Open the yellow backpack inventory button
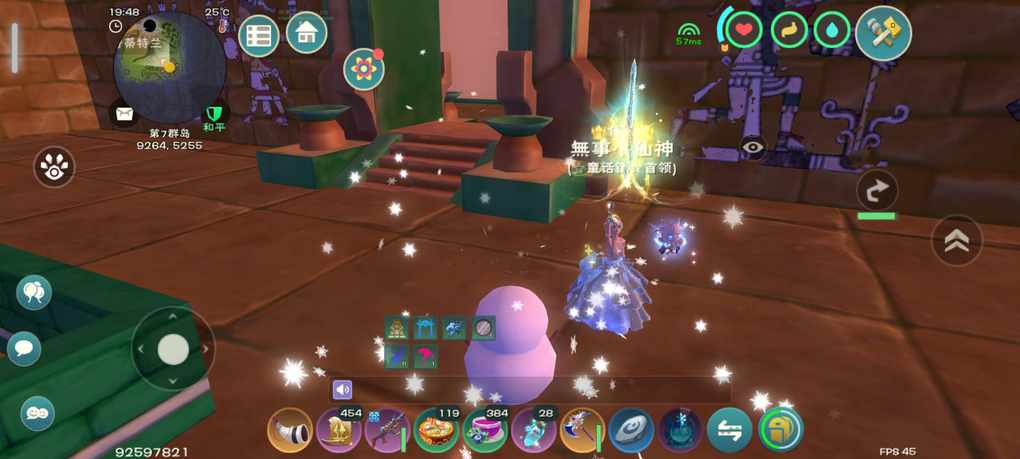 (x=780, y=430)
